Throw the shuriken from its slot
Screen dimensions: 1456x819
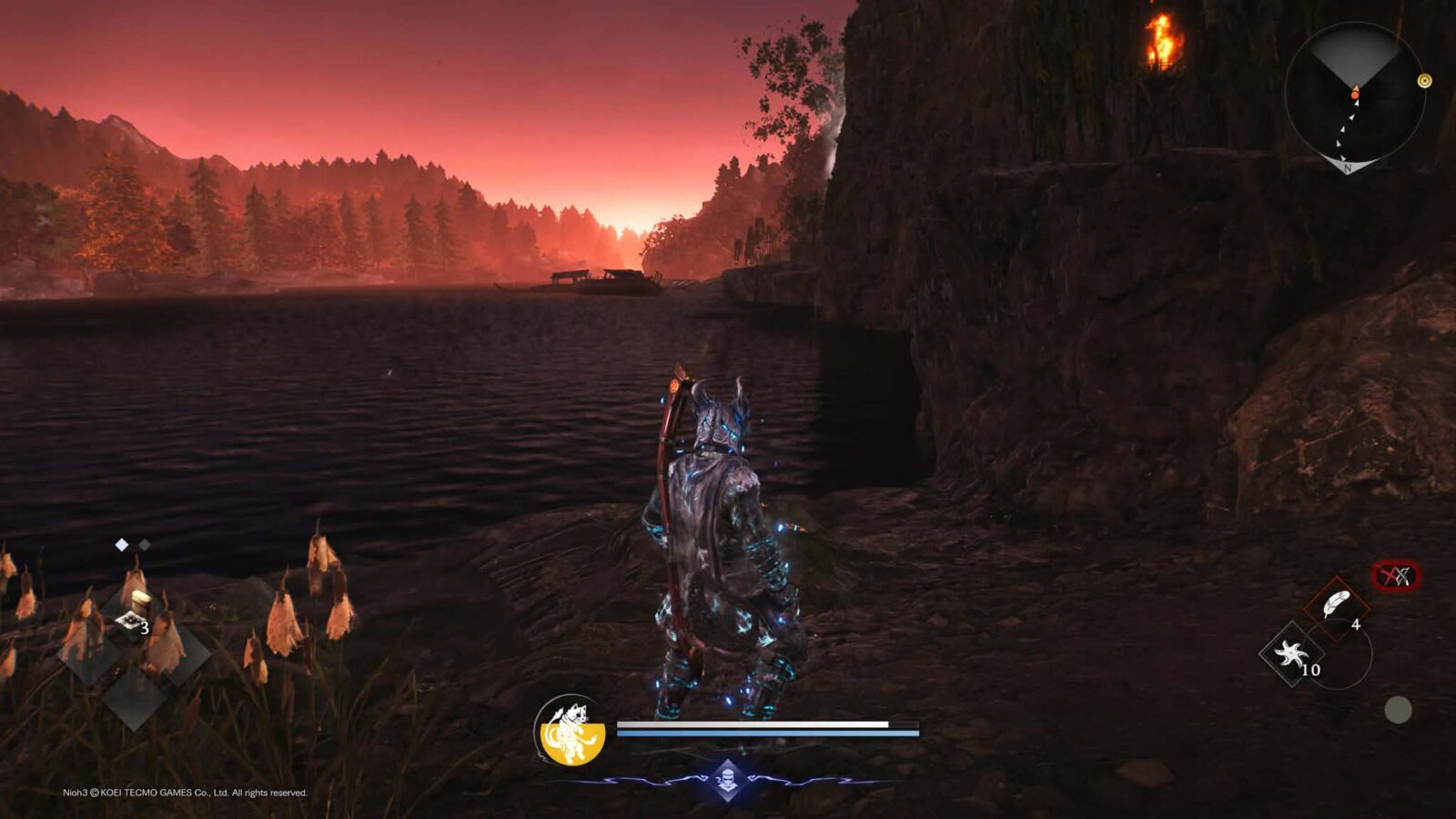[x=1290, y=653]
